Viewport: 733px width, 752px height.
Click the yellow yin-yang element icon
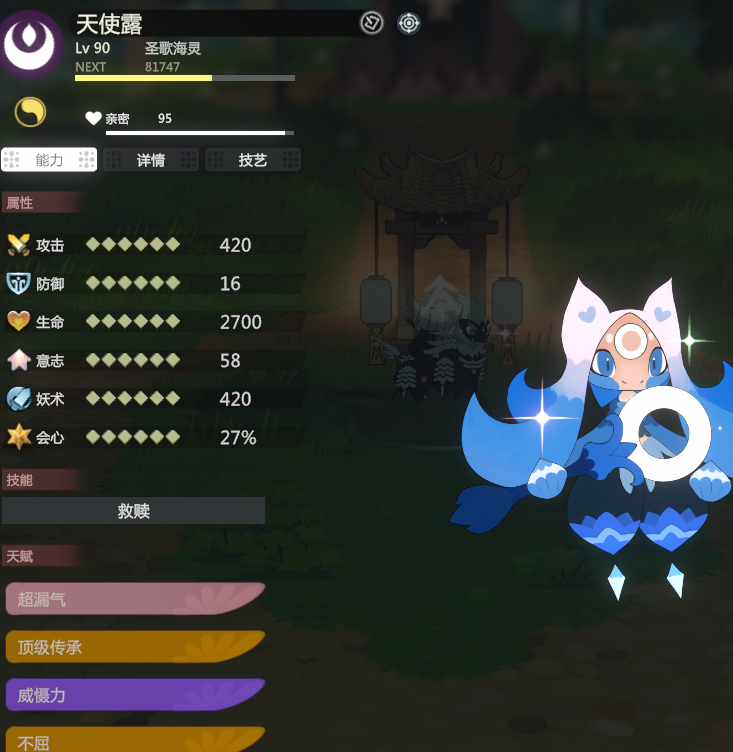click(30, 112)
